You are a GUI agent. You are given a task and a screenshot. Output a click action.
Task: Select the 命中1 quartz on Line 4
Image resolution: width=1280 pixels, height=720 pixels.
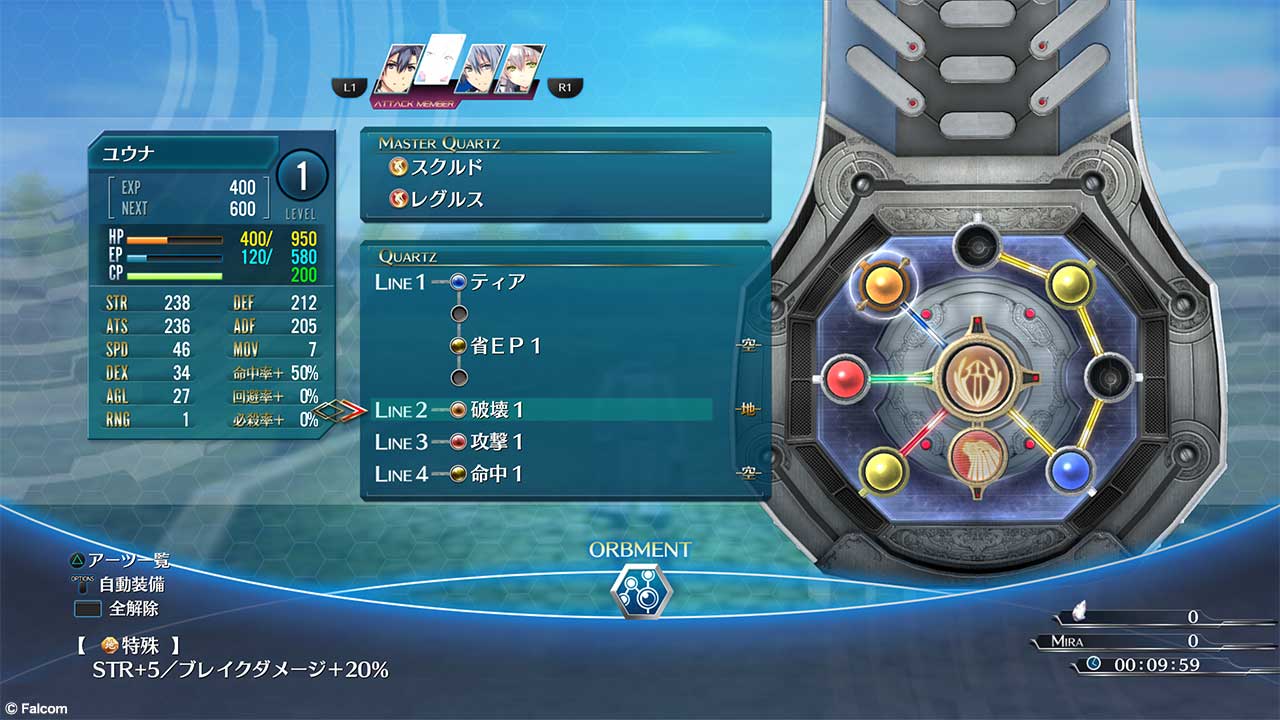click(497, 474)
